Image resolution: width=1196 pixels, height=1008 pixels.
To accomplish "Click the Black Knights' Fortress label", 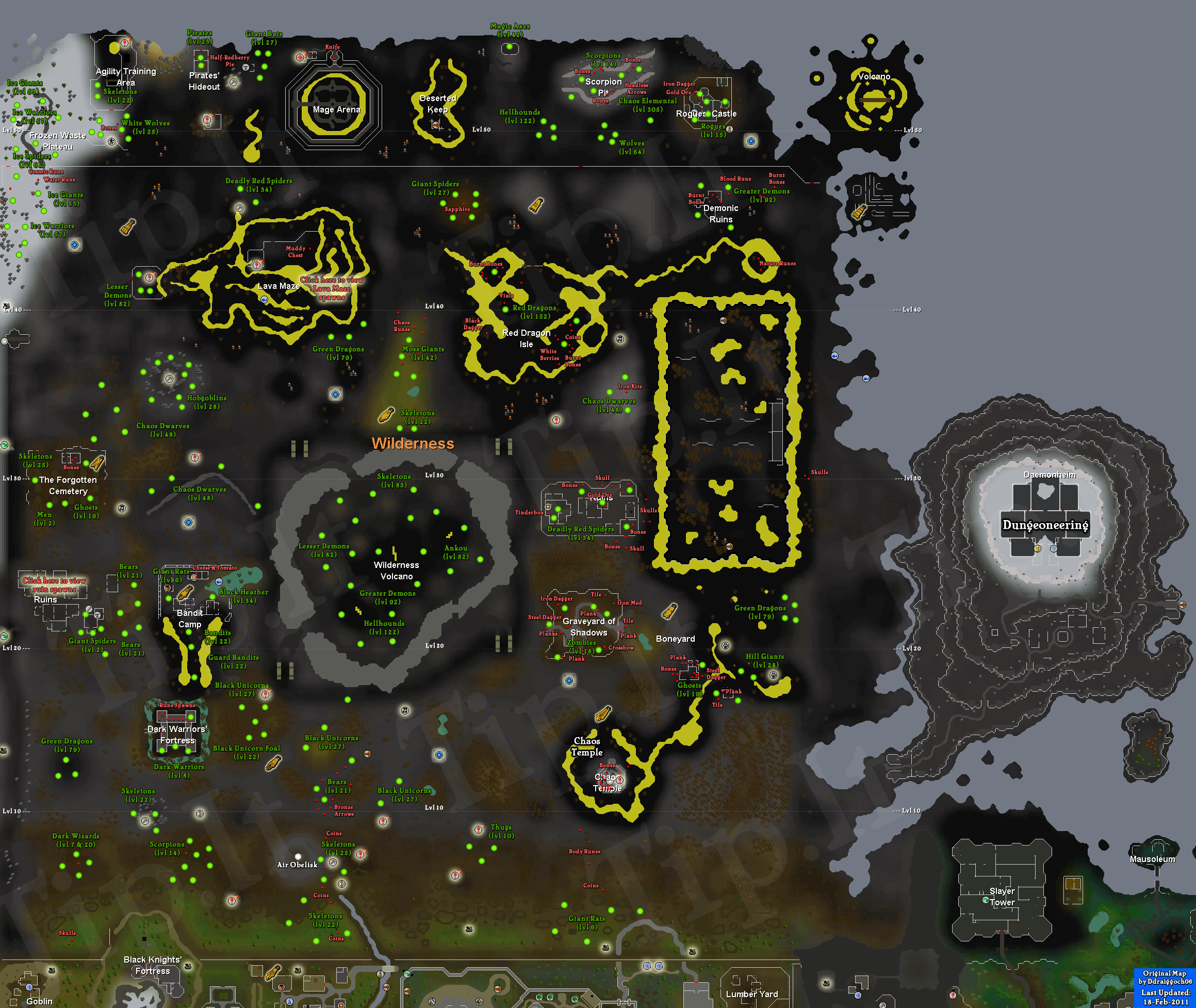I will tap(153, 965).
